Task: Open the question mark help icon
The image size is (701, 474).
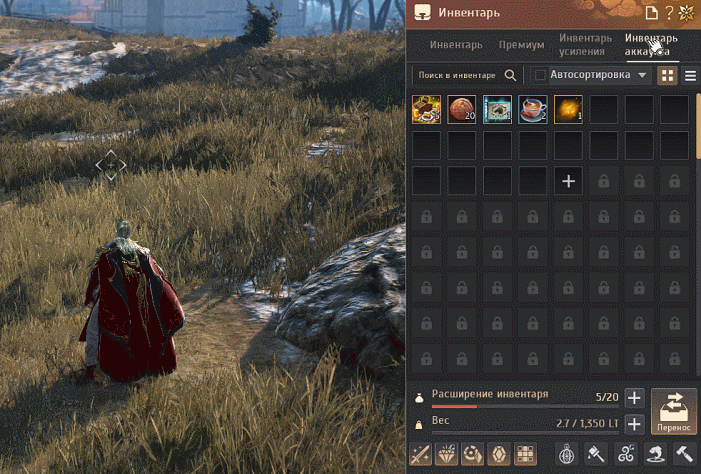Action: (669, 13)
